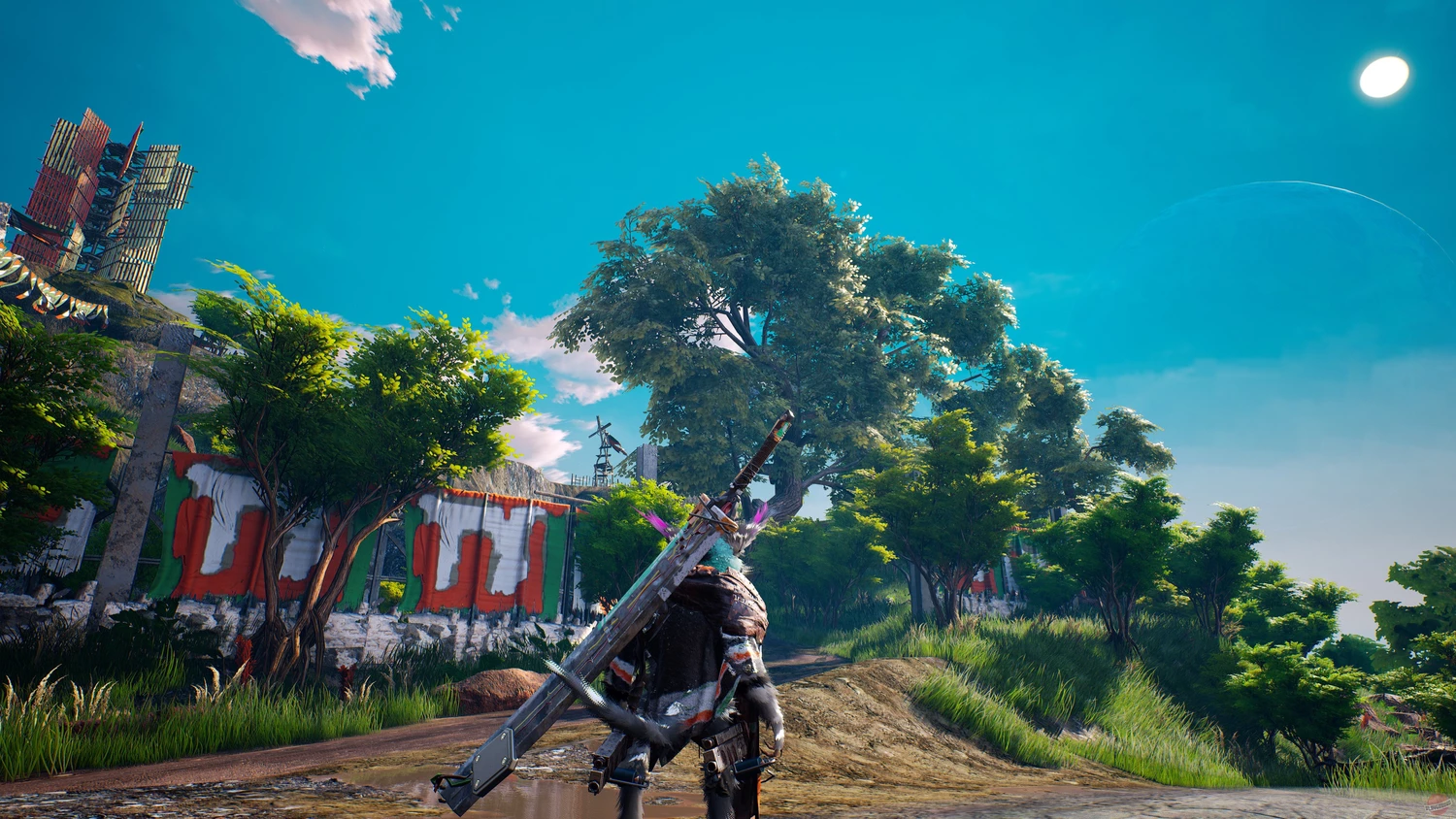Click the round channel watermark logo

[1438, 804]
